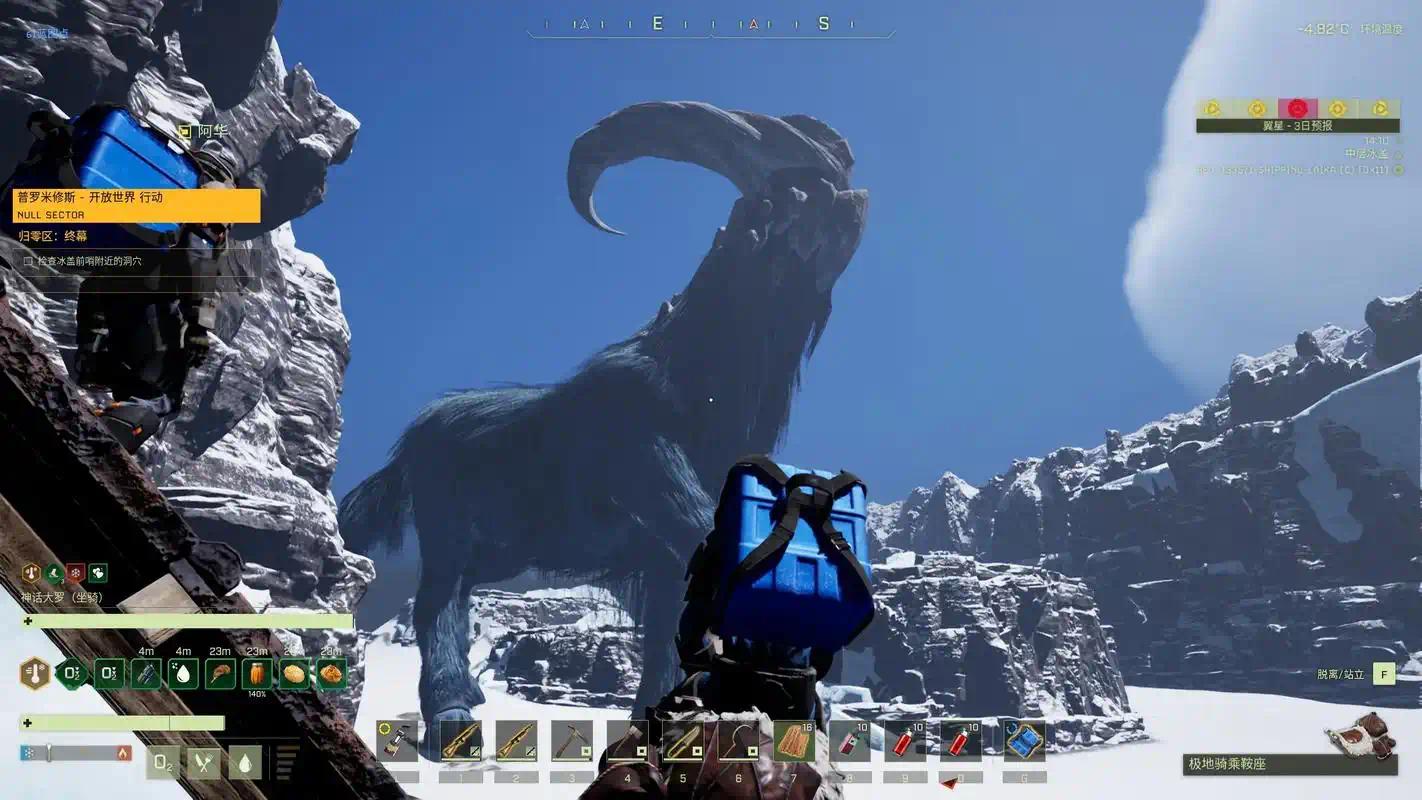Select the rifle in hotbar slot 1
The image size is (1422, 800).
click(460, 743)
